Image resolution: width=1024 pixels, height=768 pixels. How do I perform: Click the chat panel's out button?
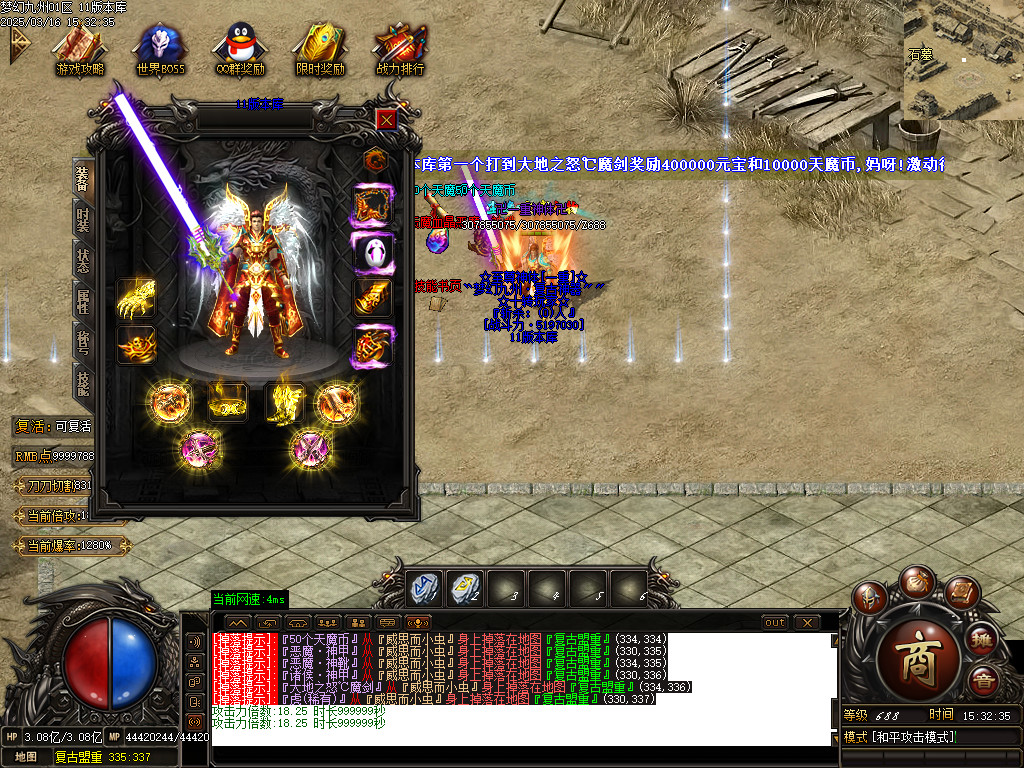[774, 623]
